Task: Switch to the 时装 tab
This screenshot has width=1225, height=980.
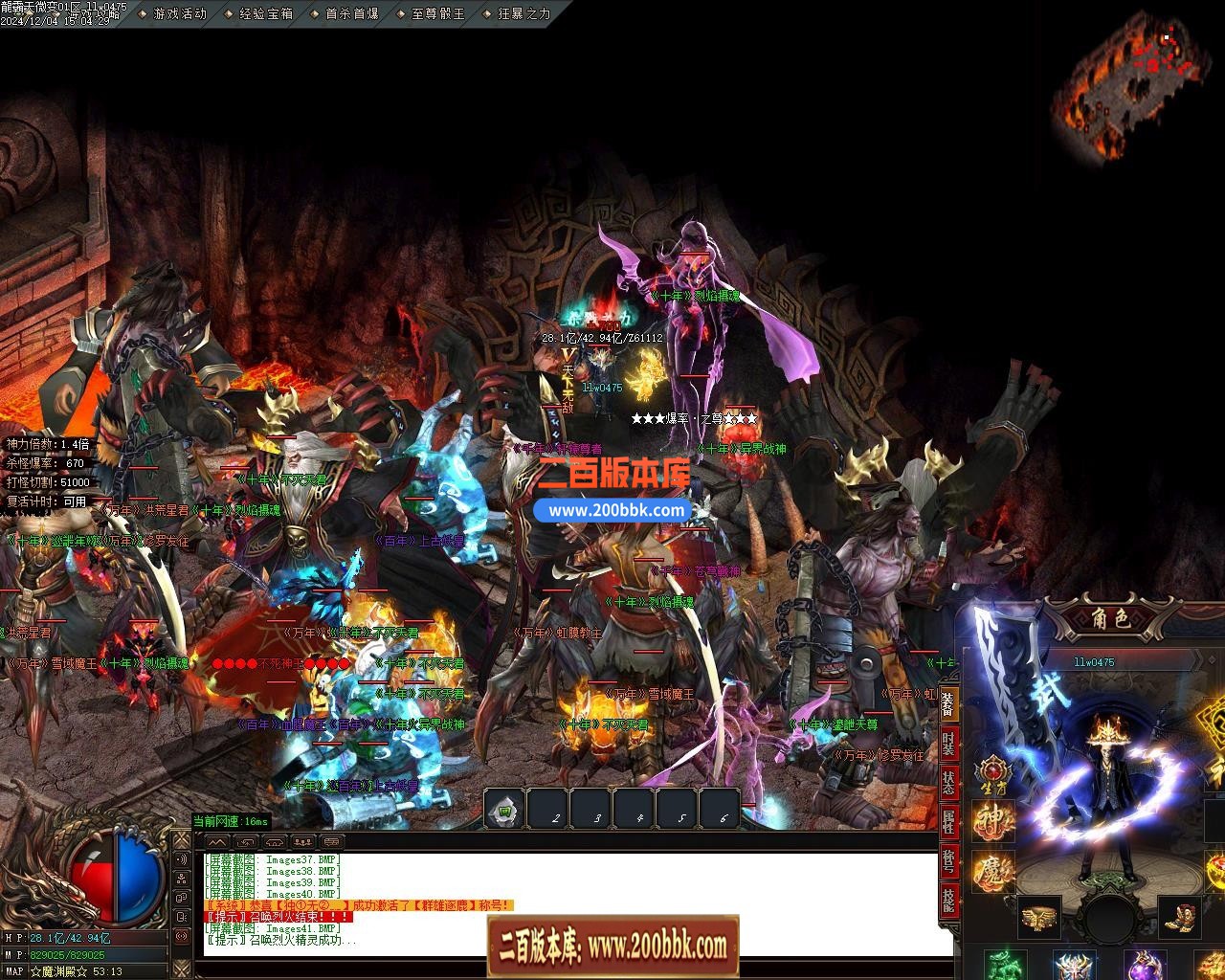Action: point(947,743)
